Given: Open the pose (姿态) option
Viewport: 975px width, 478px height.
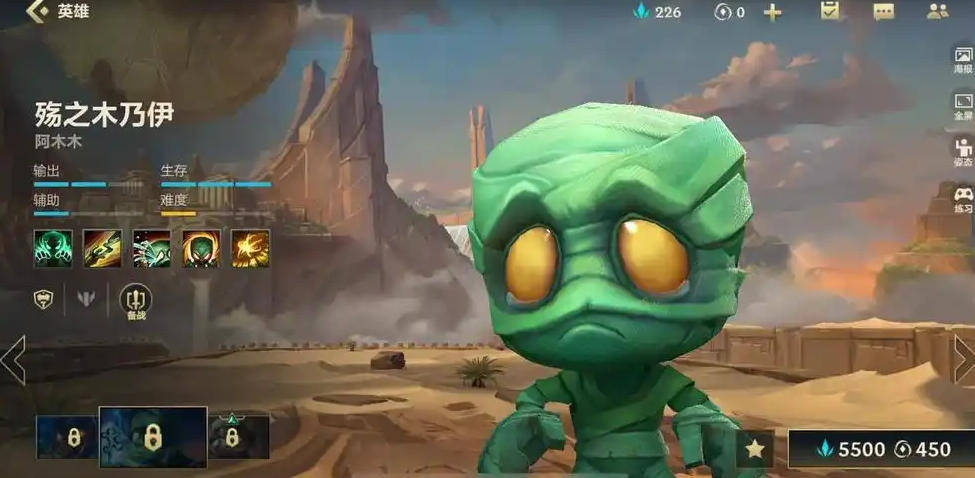Looking at the screenshot, I should [x=962, y=153].
